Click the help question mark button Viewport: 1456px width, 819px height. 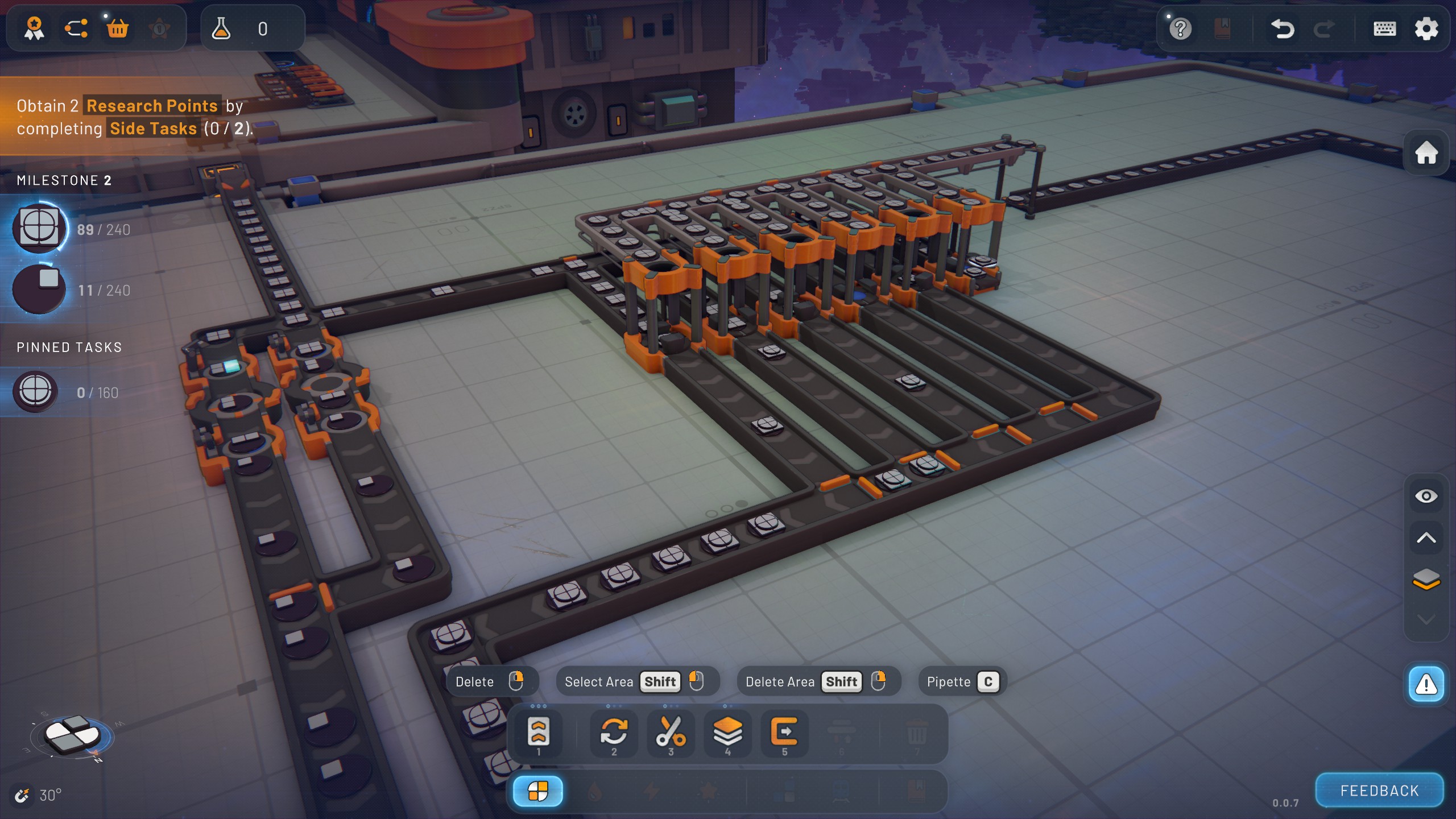[x=1180, y=28]
